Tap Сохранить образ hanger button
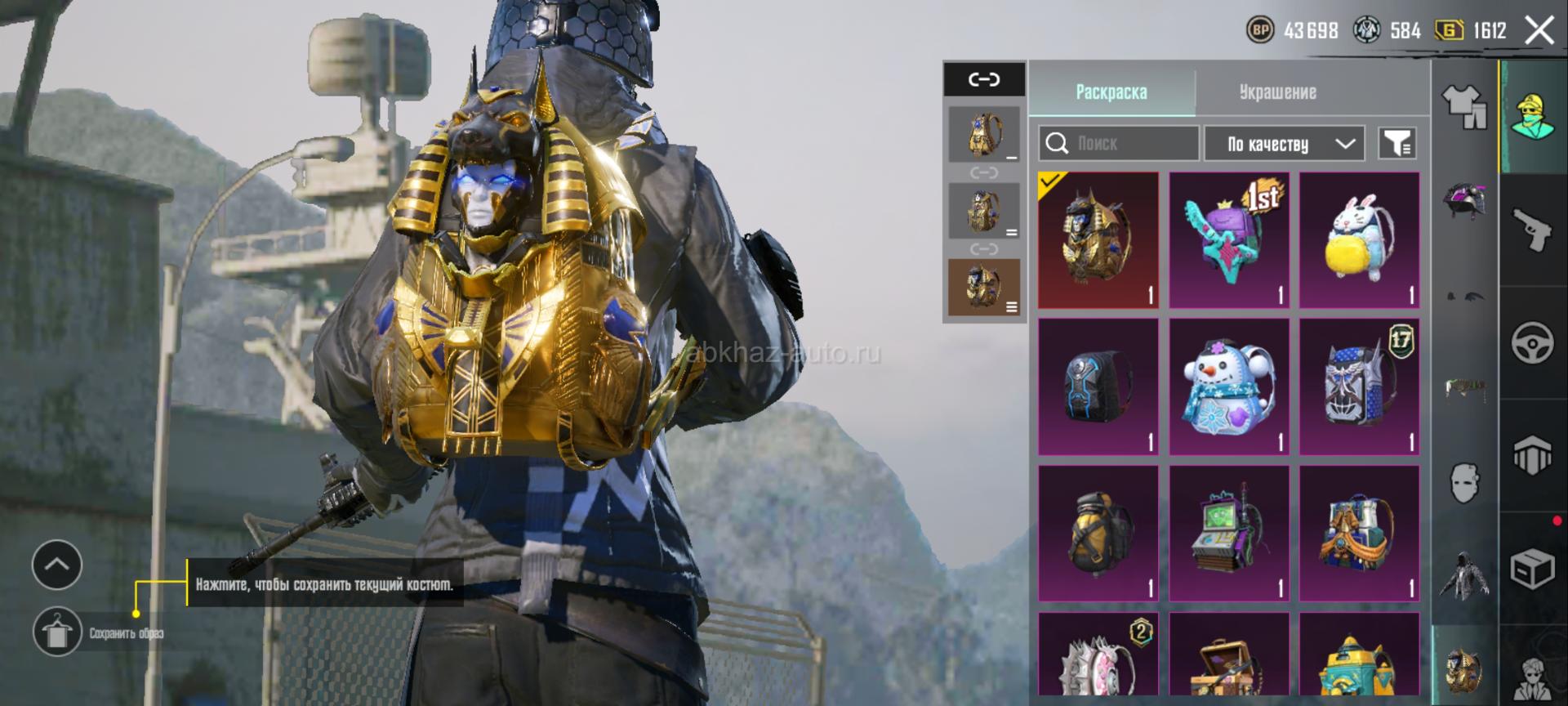1568x706 pixels. point(57,632)
